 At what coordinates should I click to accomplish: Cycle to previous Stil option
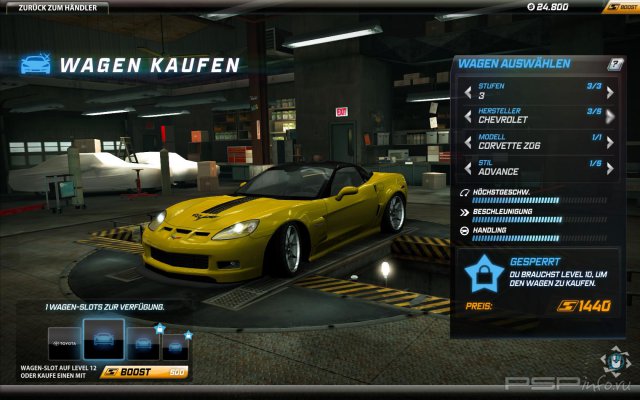pos(467,167)
